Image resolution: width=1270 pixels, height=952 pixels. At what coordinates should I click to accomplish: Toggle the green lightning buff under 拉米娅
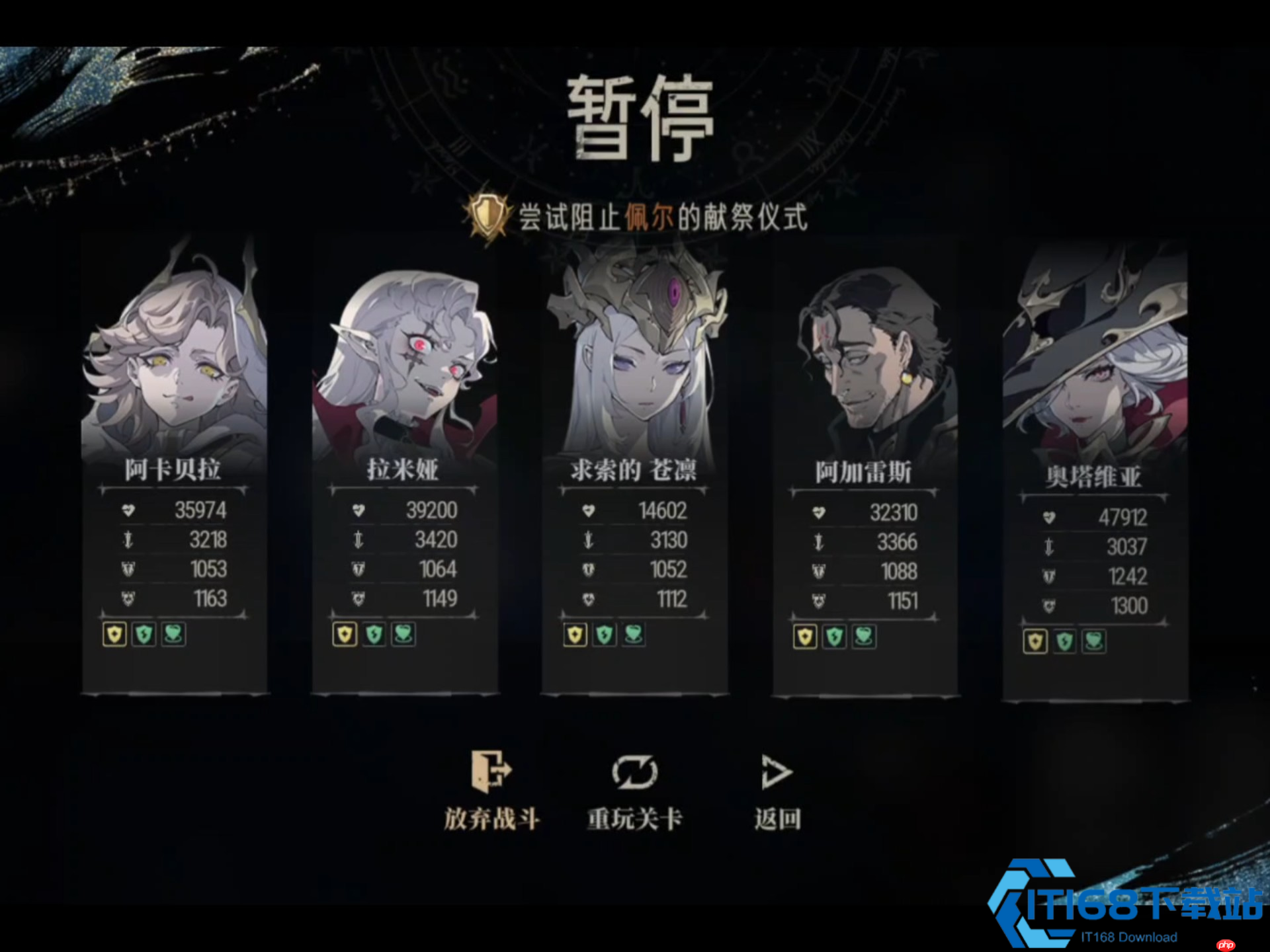click(x=373, y=633)
